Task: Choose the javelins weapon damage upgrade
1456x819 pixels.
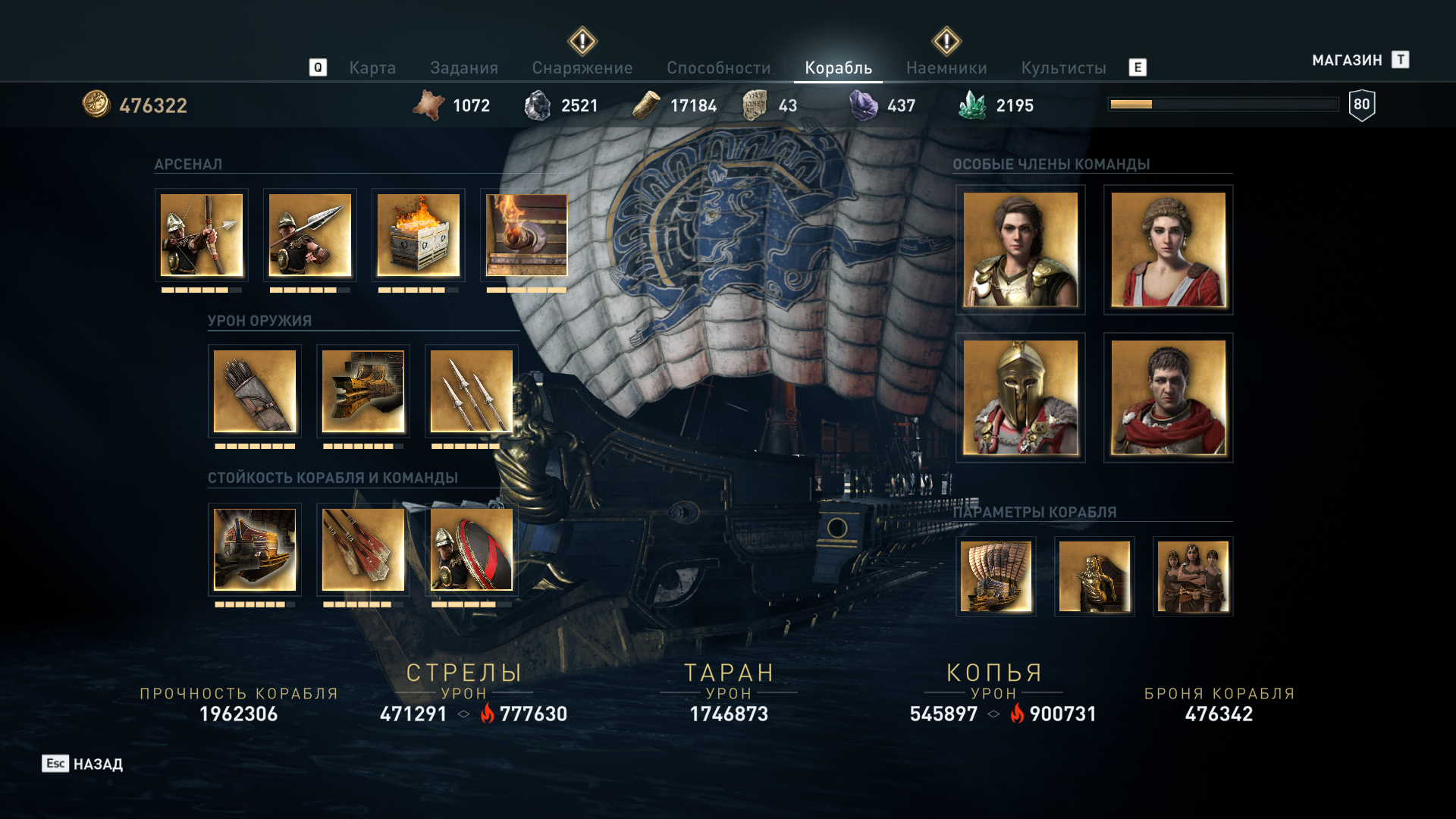Action: click(472, 391)
